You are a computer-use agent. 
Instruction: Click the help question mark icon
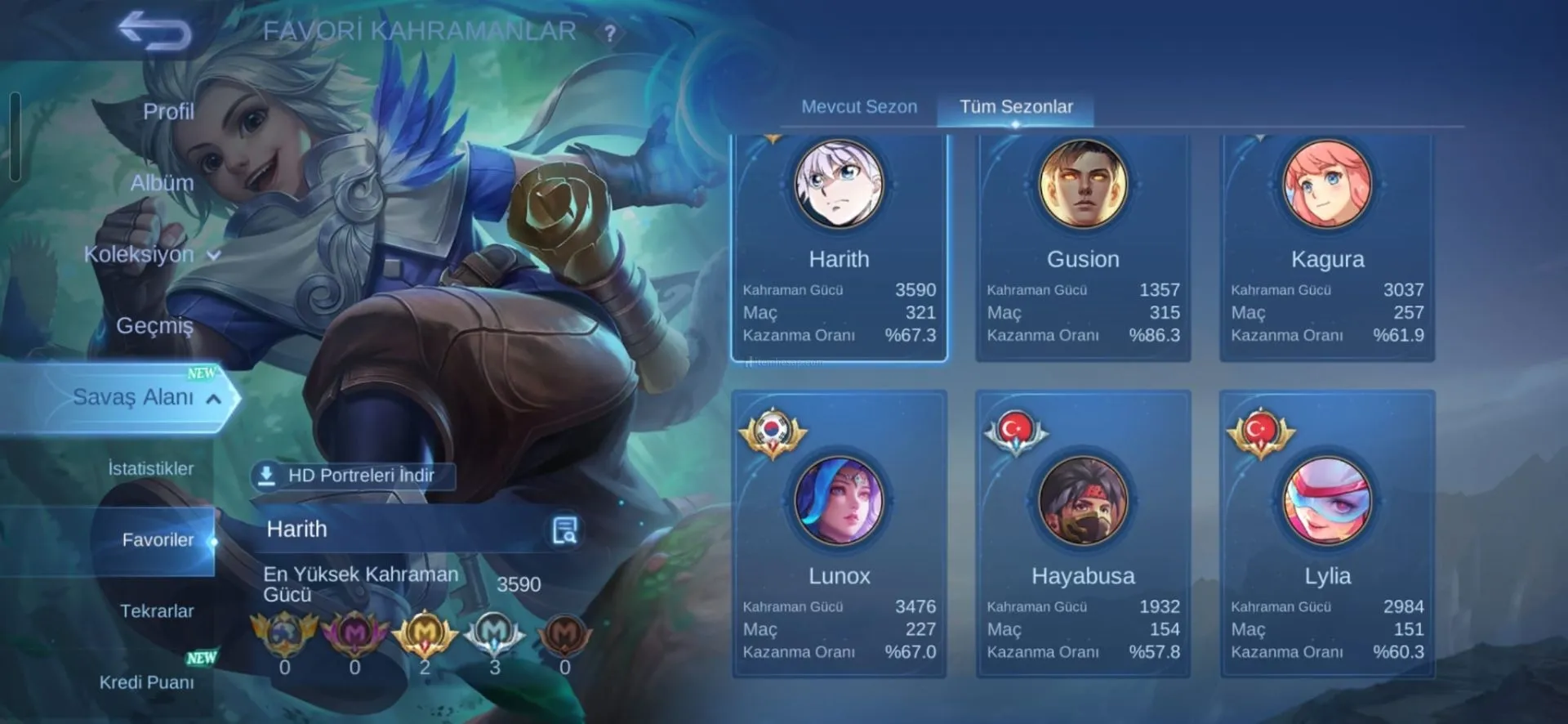(x=609, y=34)
